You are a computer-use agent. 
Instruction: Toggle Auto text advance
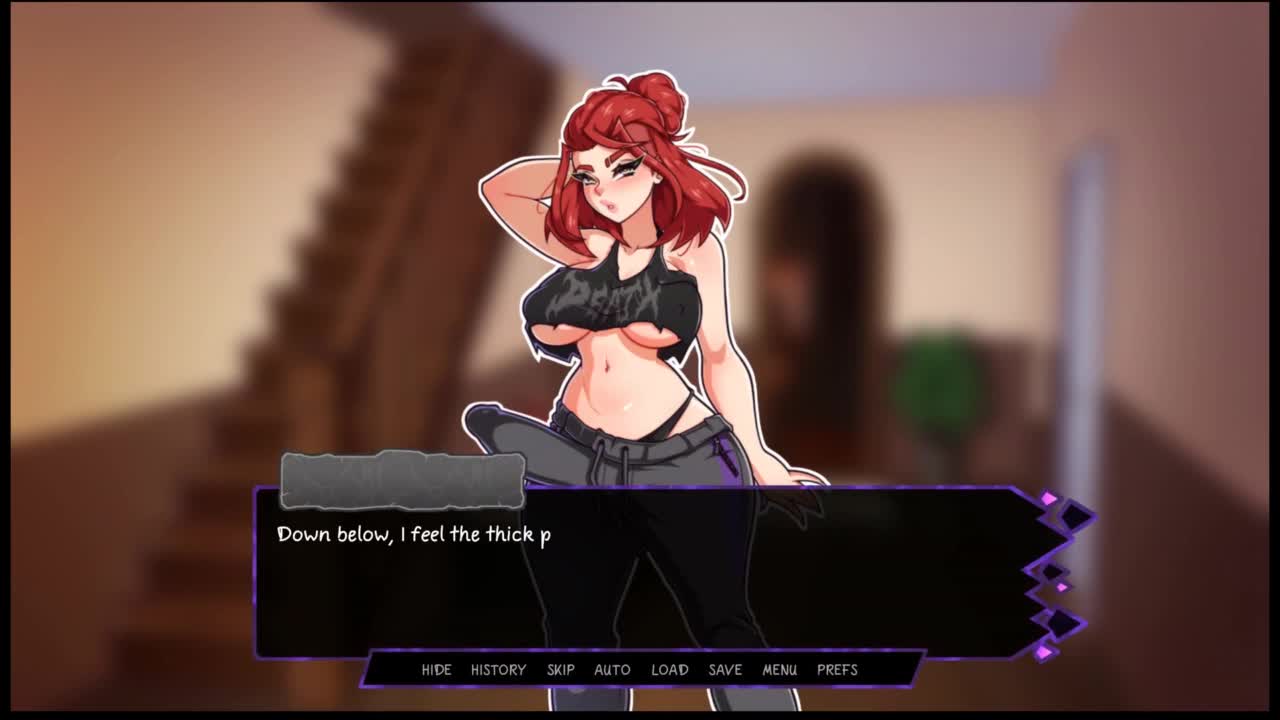click(x=612, y=670)
